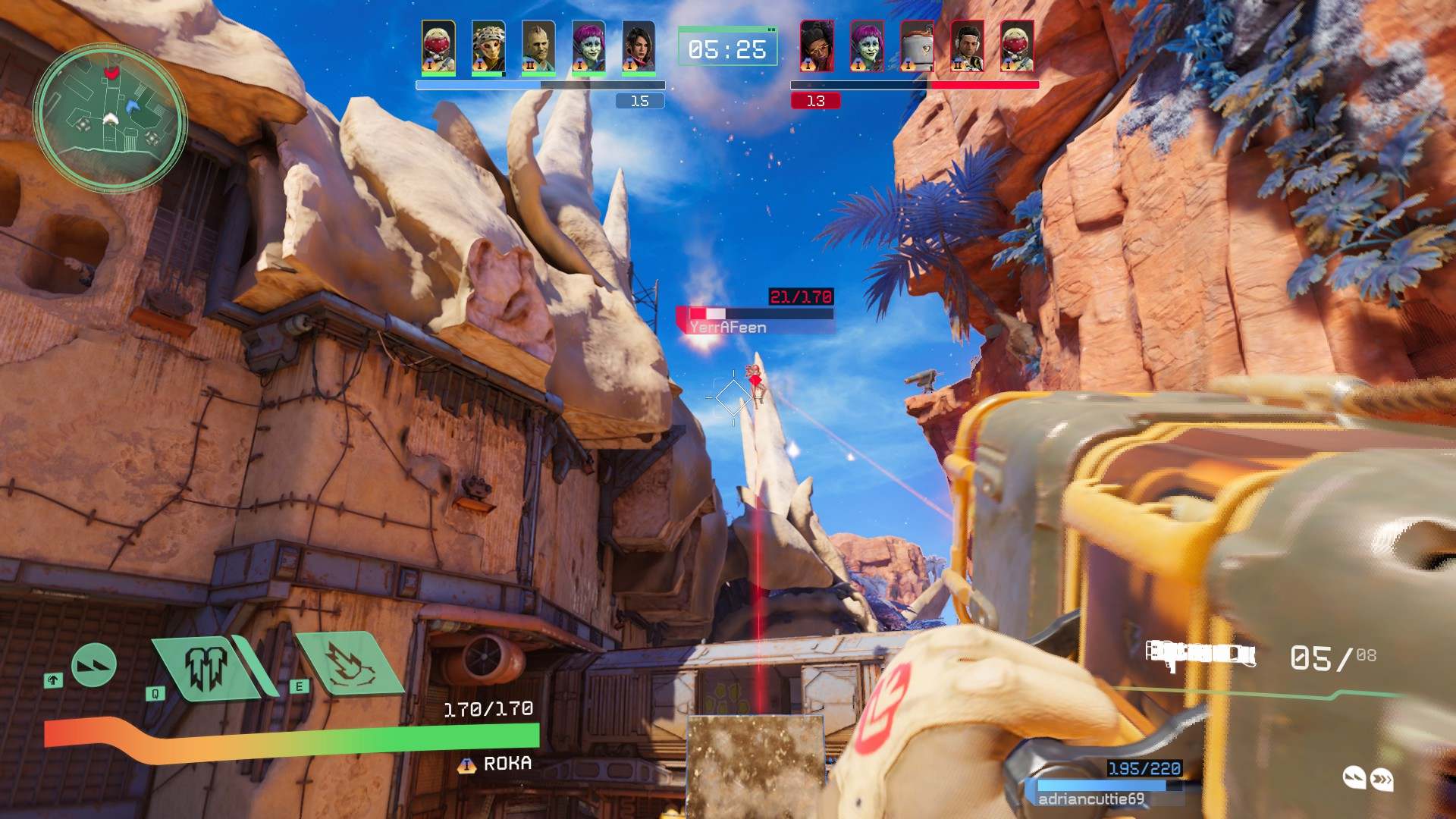Pick blue team's dark-haired woman portrait
Screen dimensions: 1456x819
coord(639,47)
